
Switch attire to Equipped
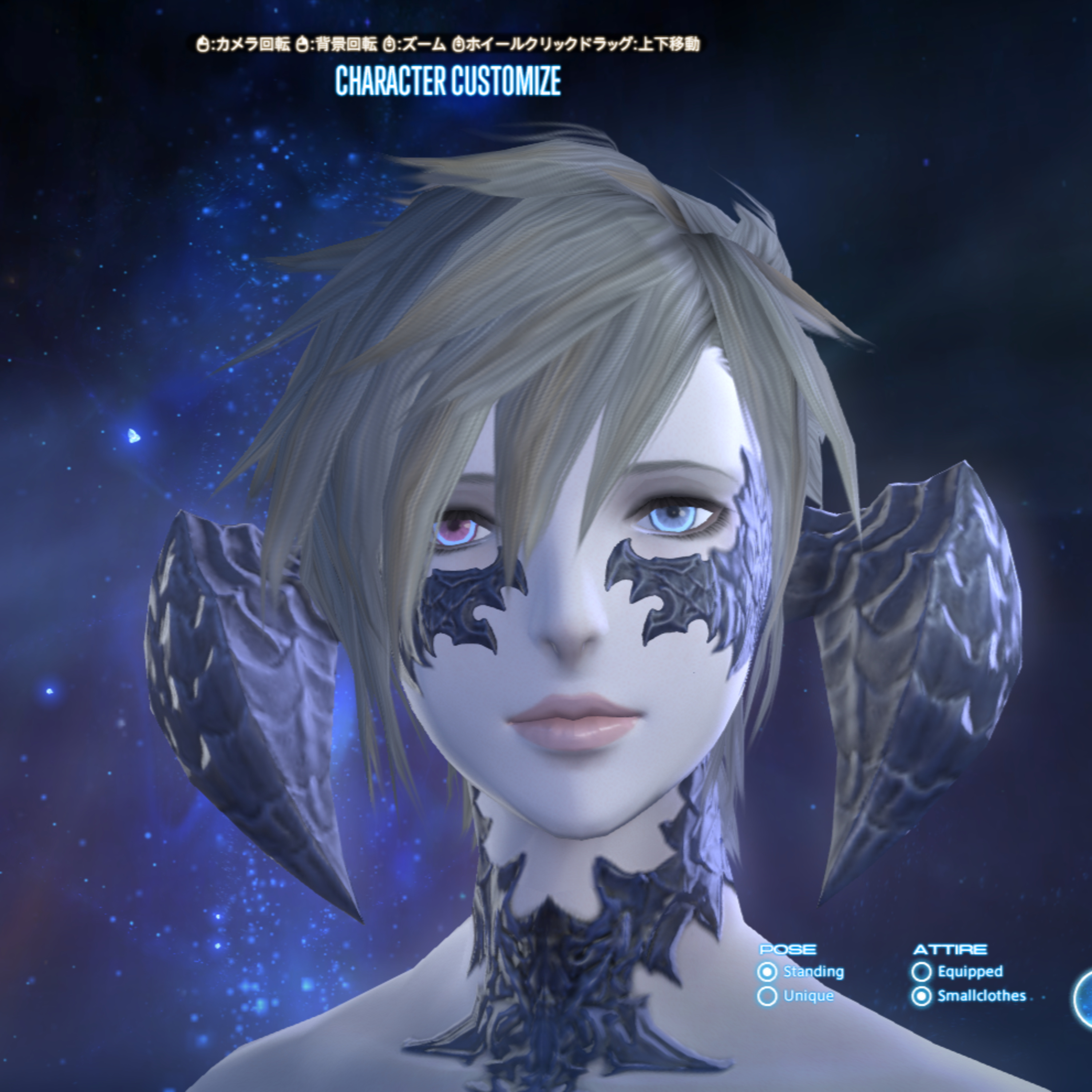point(921,972)
